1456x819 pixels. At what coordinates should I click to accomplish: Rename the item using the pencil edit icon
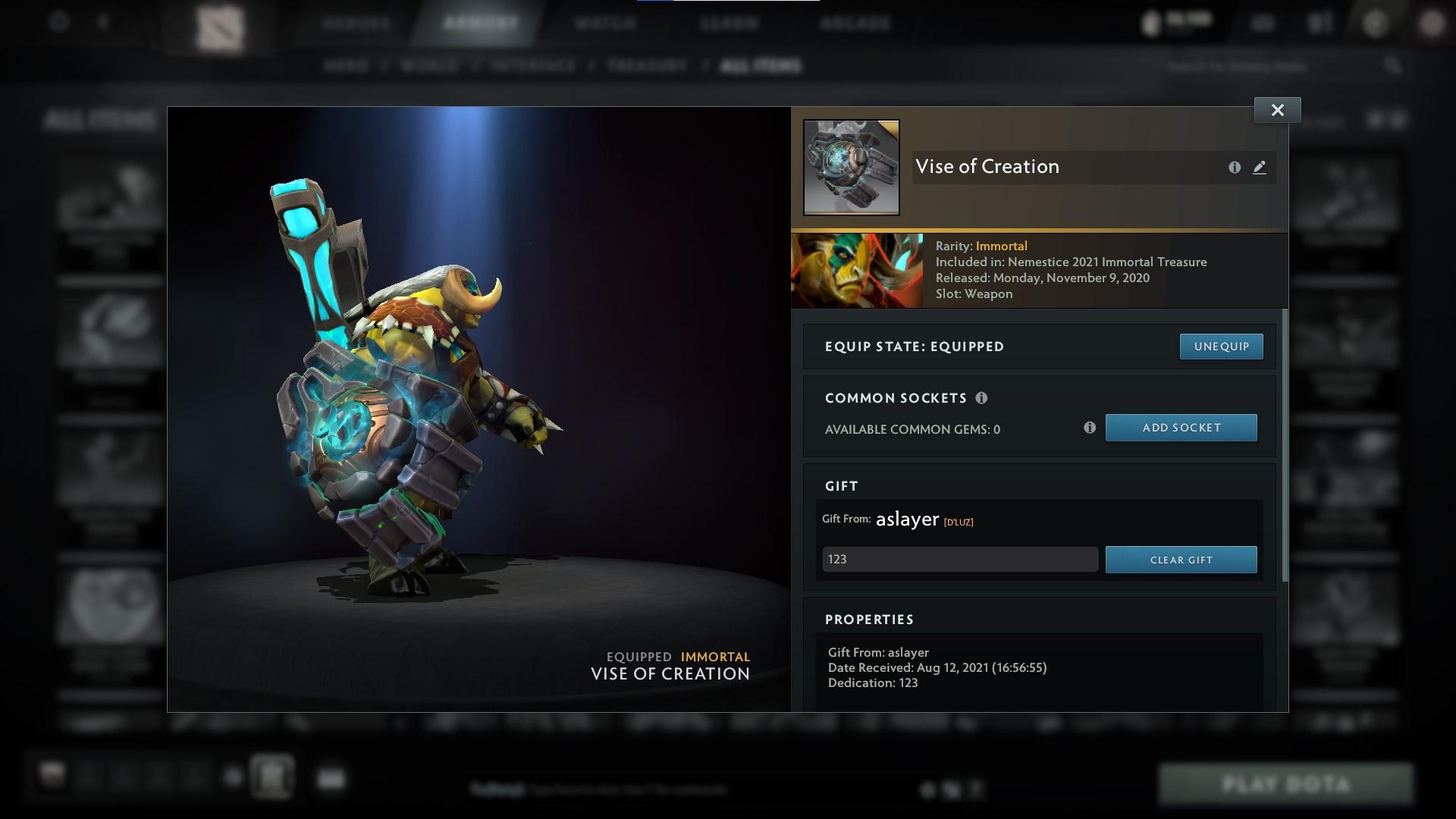coord(1260,168)
